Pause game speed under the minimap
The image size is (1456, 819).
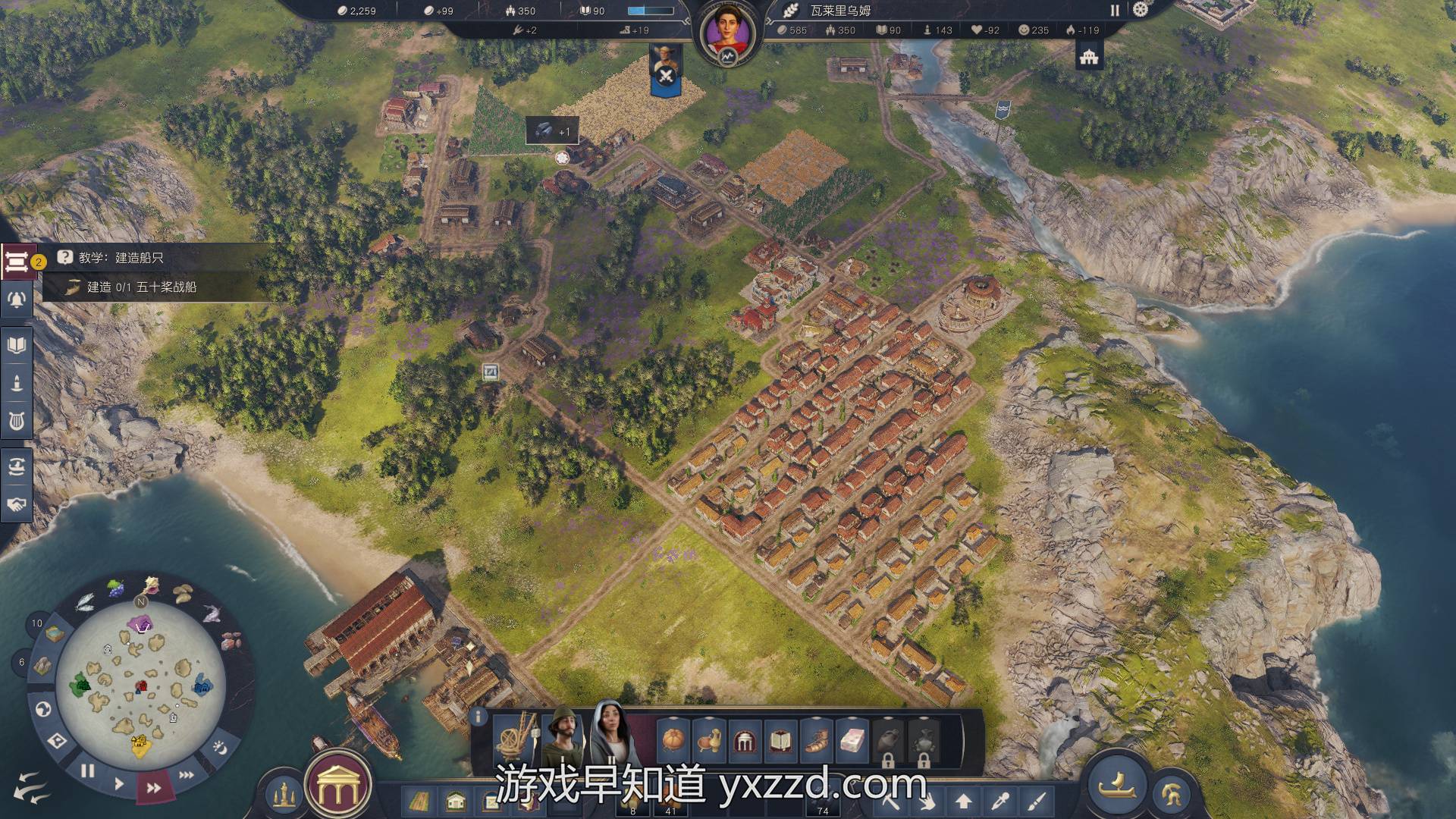88,771
